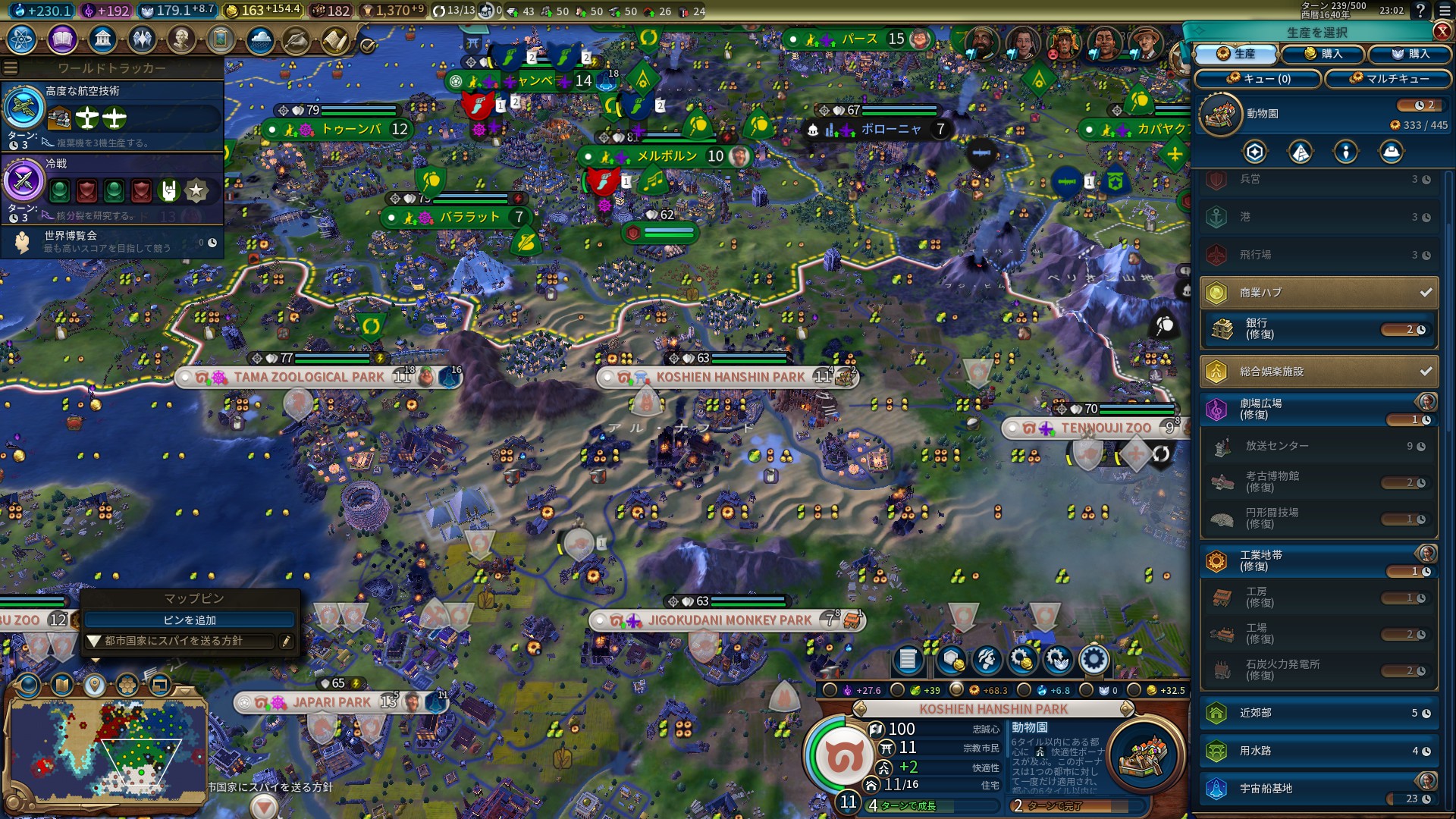The image size is (1456, 819).
Task: Close the production selection panel
Action: click(x=1442, y=31)
